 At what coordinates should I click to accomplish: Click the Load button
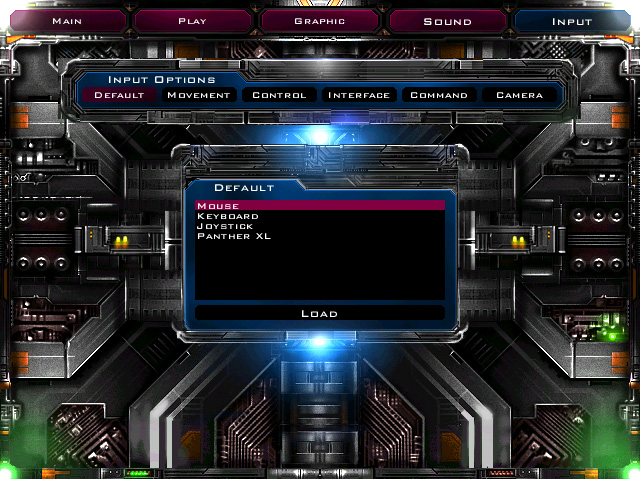319,314
